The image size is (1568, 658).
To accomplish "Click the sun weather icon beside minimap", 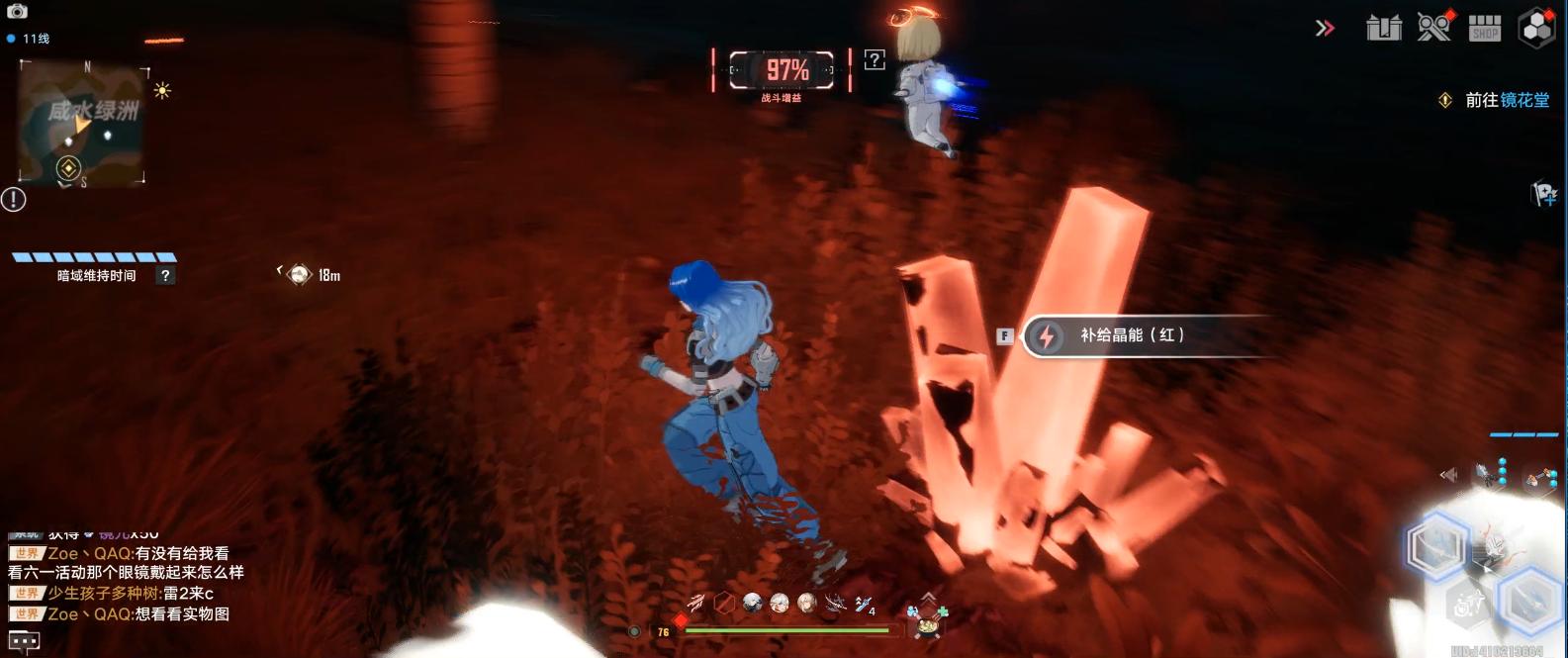I will 162,91.
